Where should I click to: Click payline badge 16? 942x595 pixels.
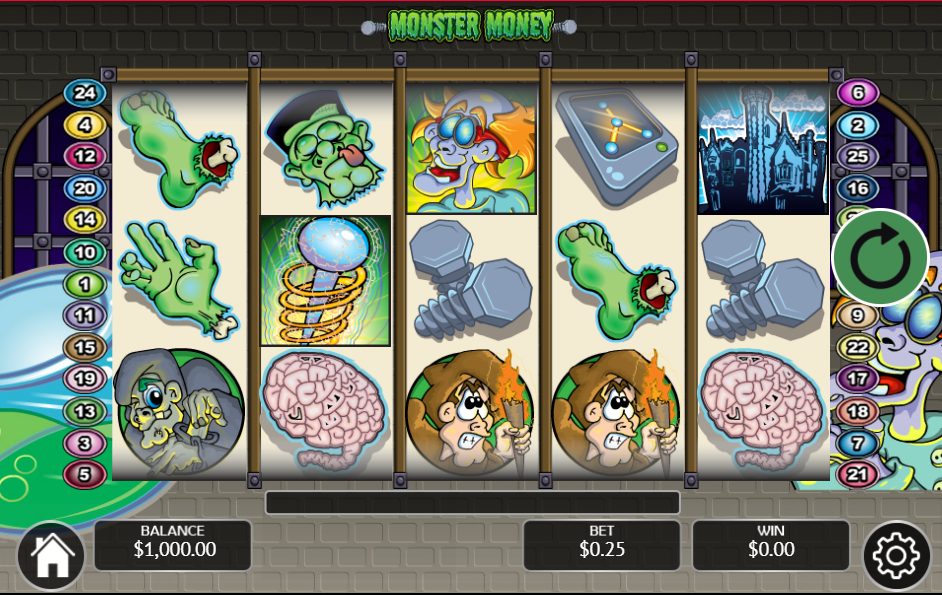[x=857, y=188]
